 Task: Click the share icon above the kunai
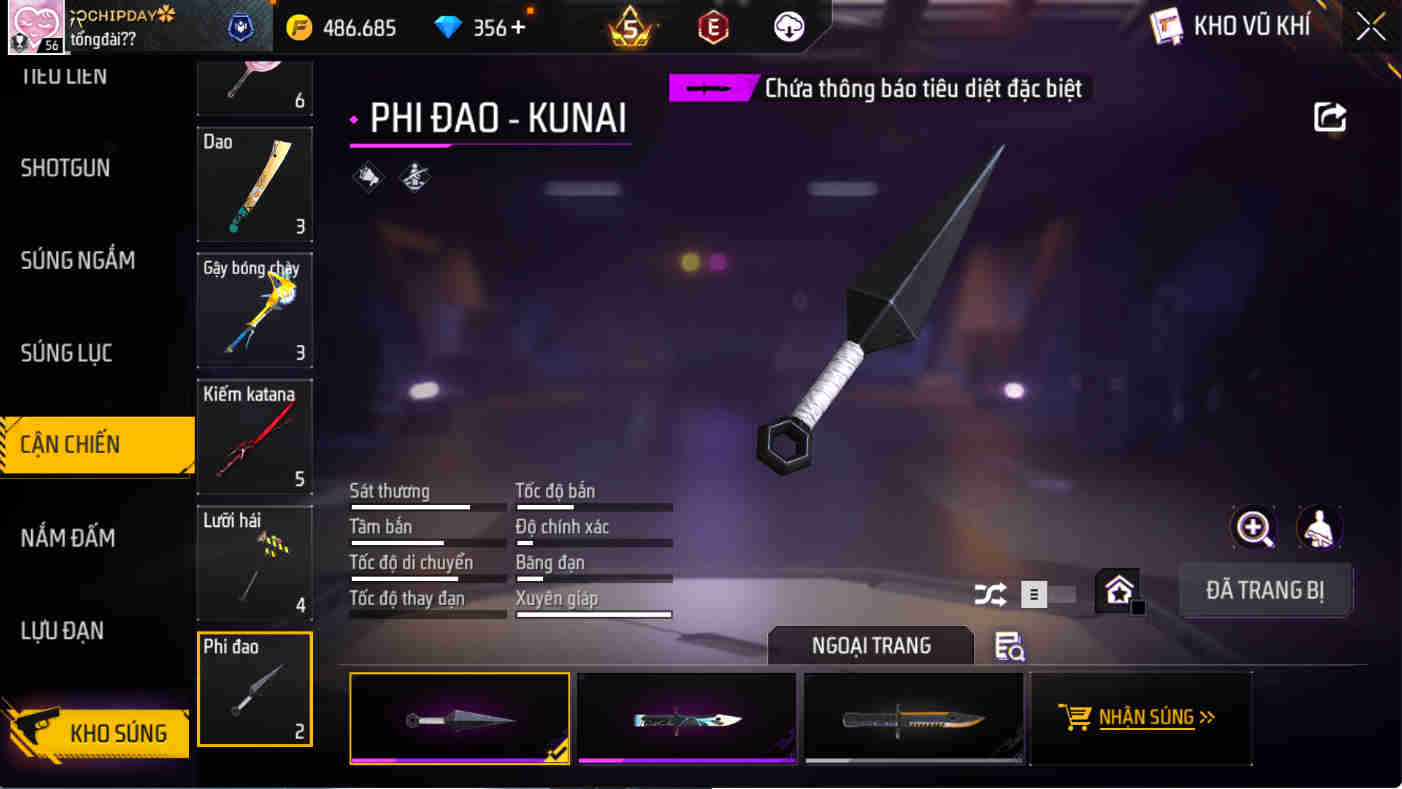click(x=1330, y=116)
